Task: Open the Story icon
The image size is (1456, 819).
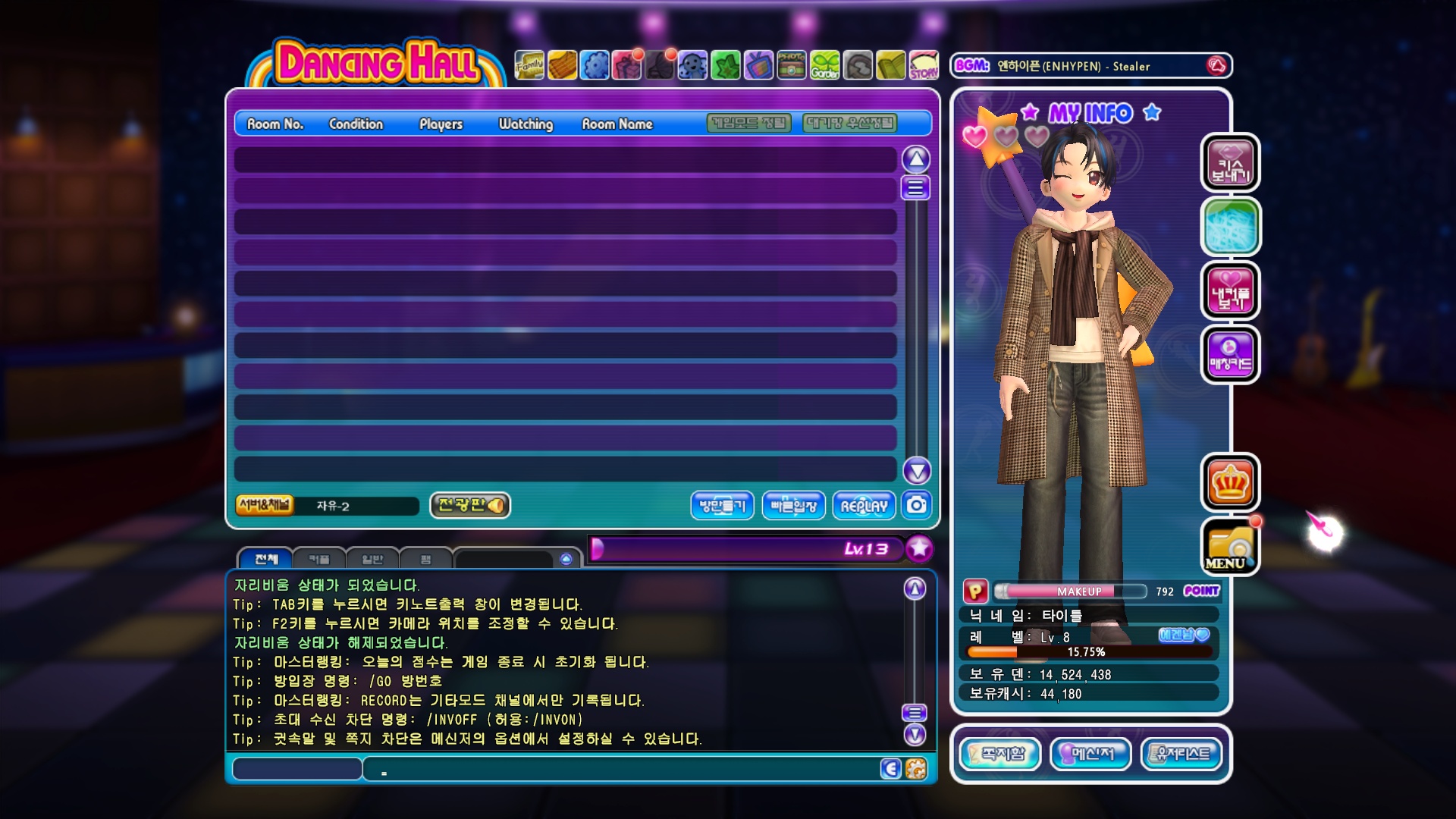Action: (924, 66)
